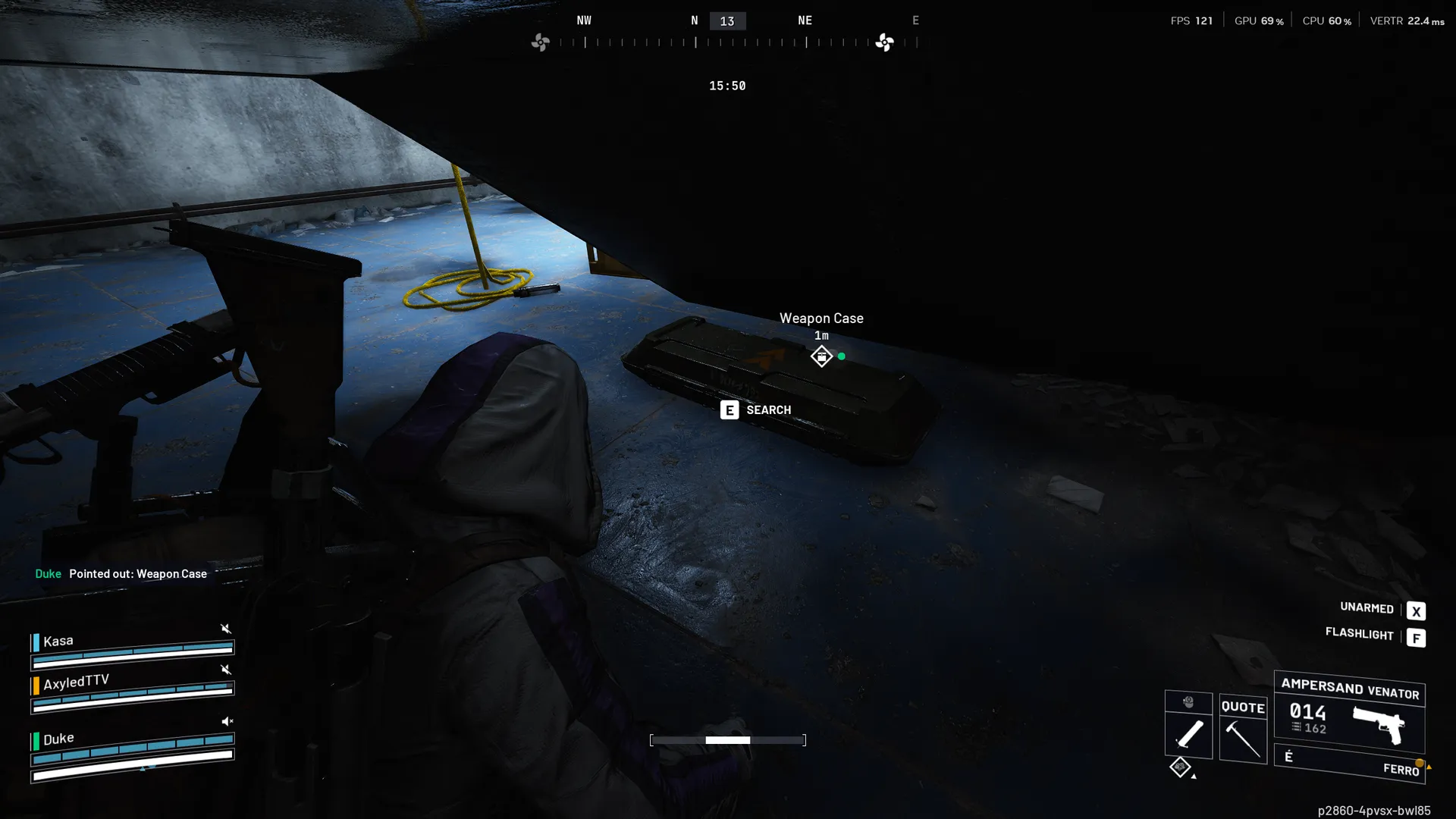This screenshot has height=819, width=1456.
Task: Select squad member Duke's name
Action: [x=58, y=739]
